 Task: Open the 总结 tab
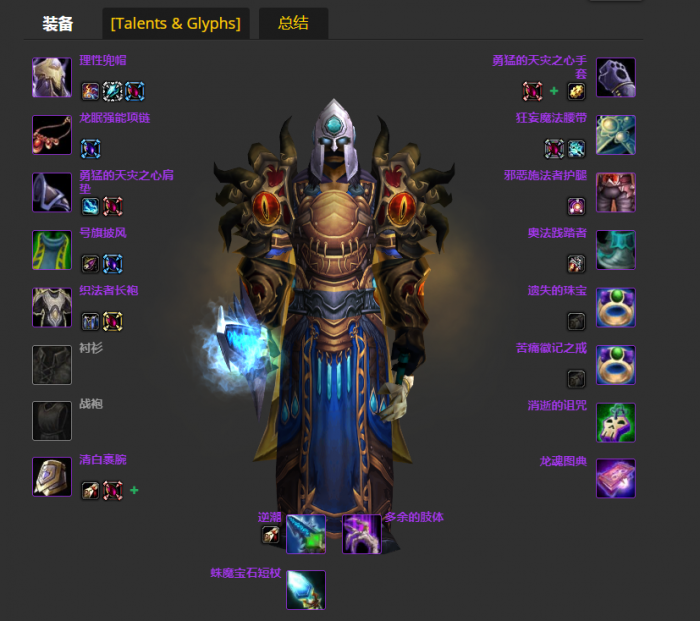[293, 23]
